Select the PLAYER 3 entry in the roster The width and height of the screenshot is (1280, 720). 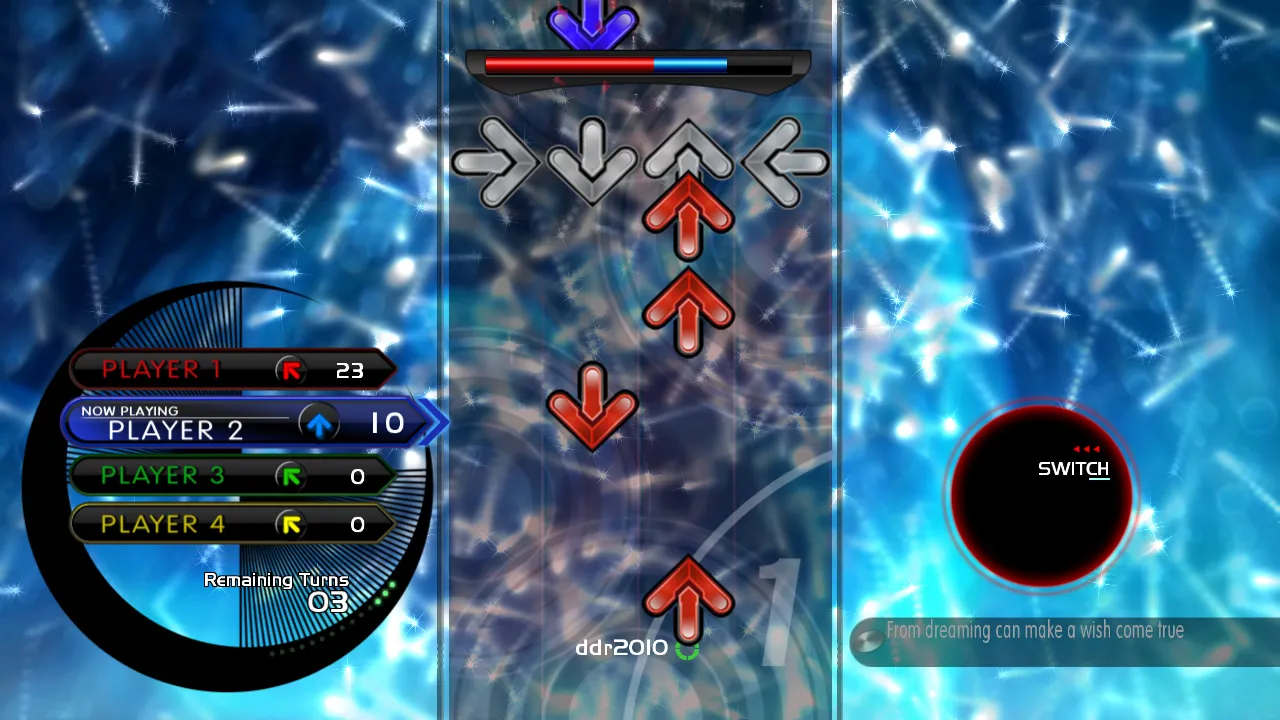[x=230, y=477]
